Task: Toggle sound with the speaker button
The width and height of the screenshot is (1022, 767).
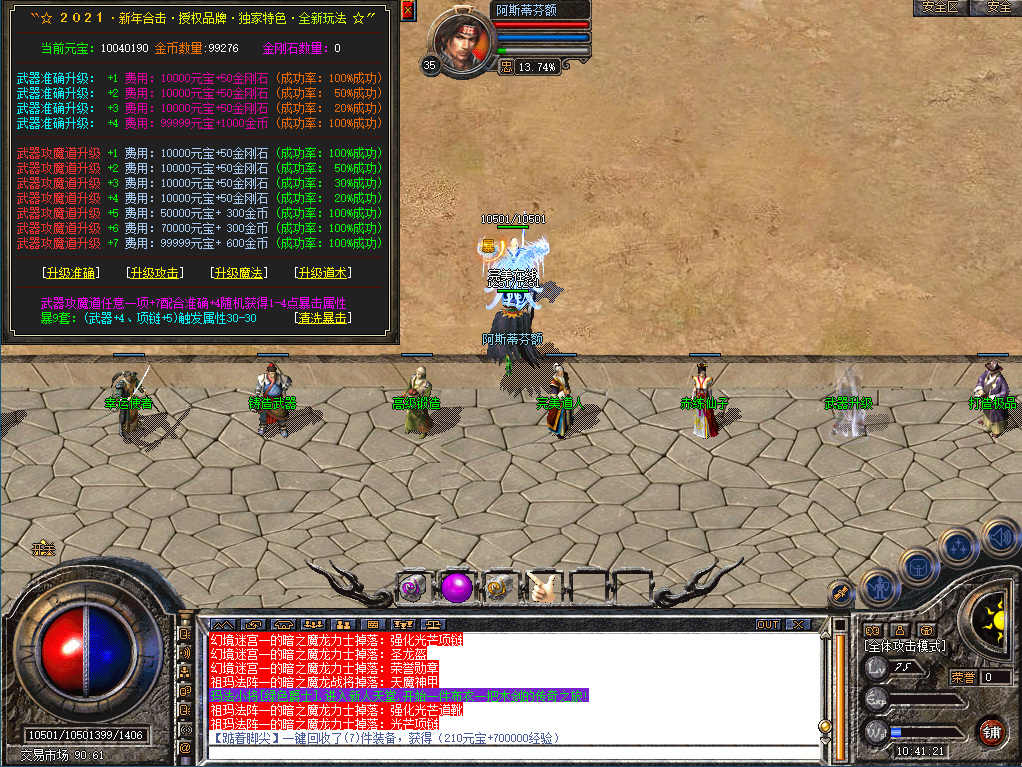Action: (x=999, y=535)
